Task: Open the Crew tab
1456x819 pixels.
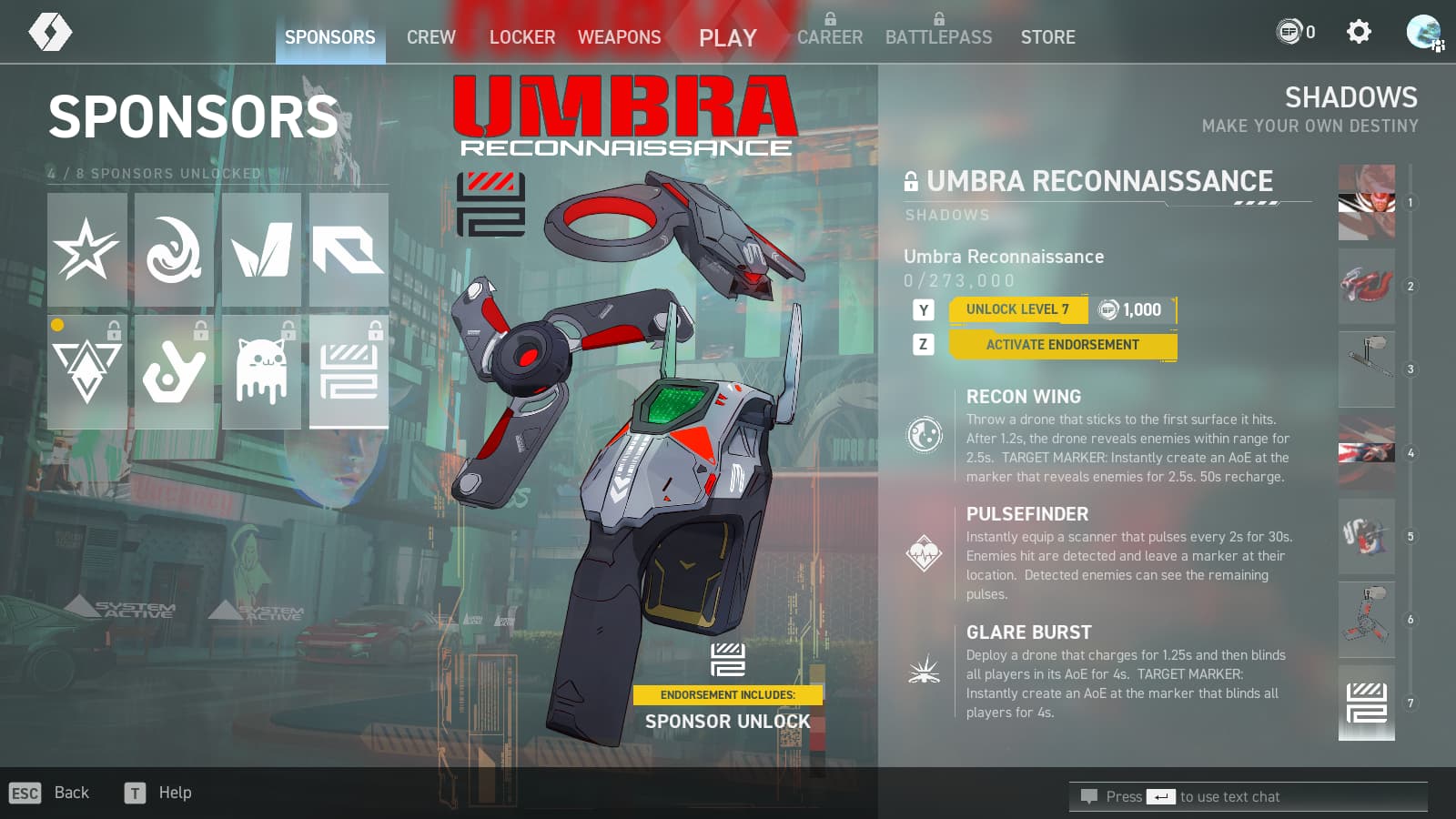Action: coord(430,37)
